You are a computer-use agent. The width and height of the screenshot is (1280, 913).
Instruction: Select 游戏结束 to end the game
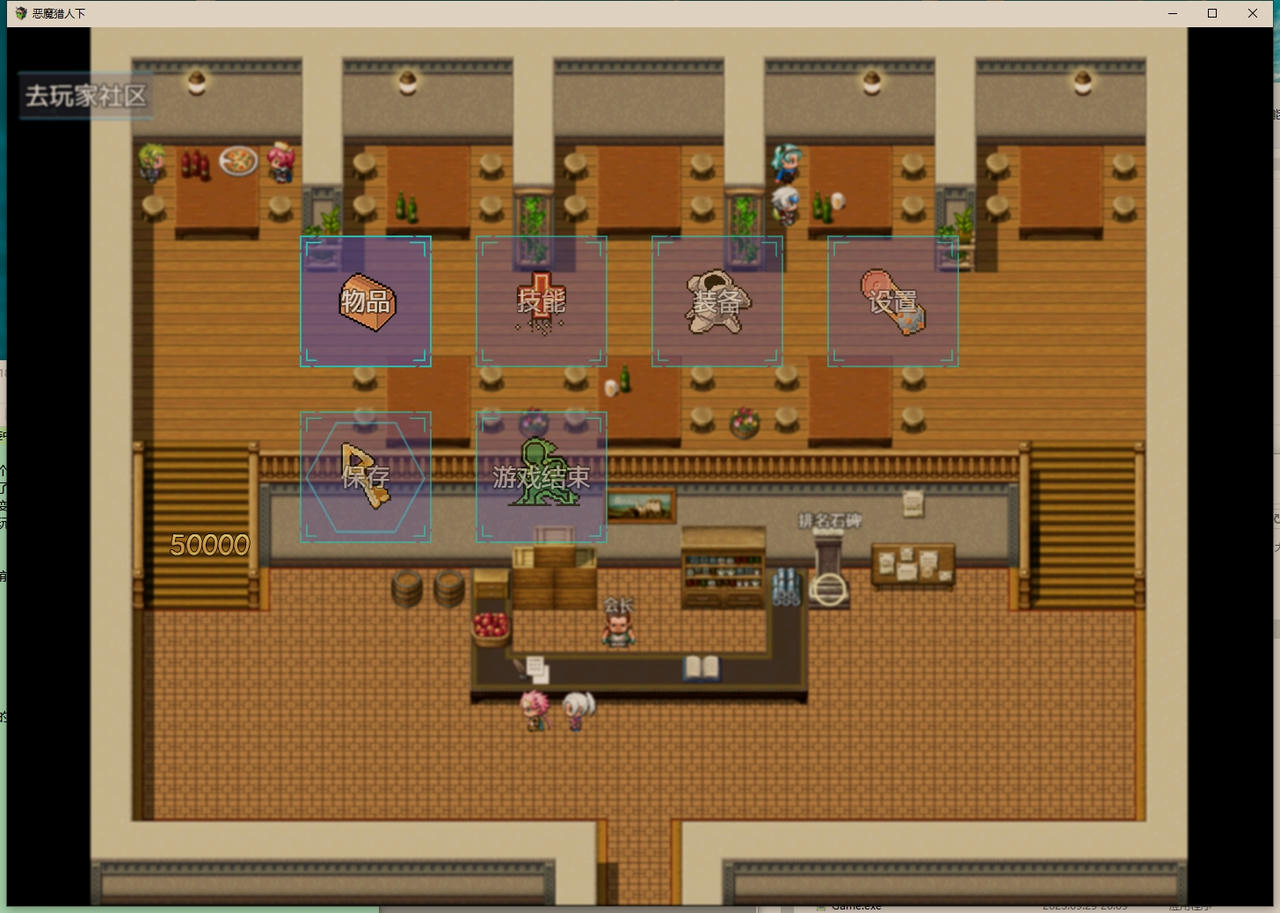tap(541, 477)
